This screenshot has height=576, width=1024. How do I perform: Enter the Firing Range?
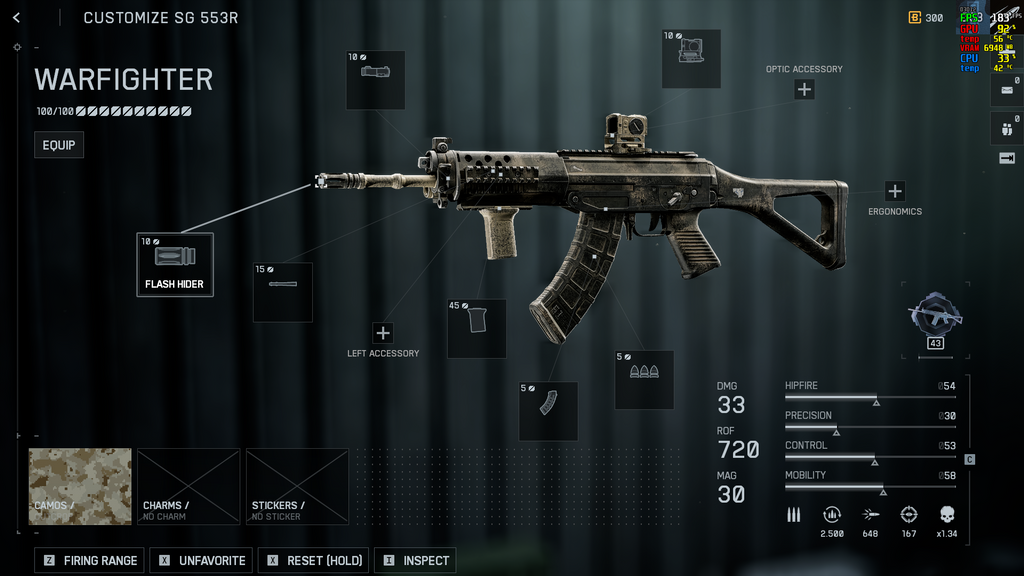(90, 560)
